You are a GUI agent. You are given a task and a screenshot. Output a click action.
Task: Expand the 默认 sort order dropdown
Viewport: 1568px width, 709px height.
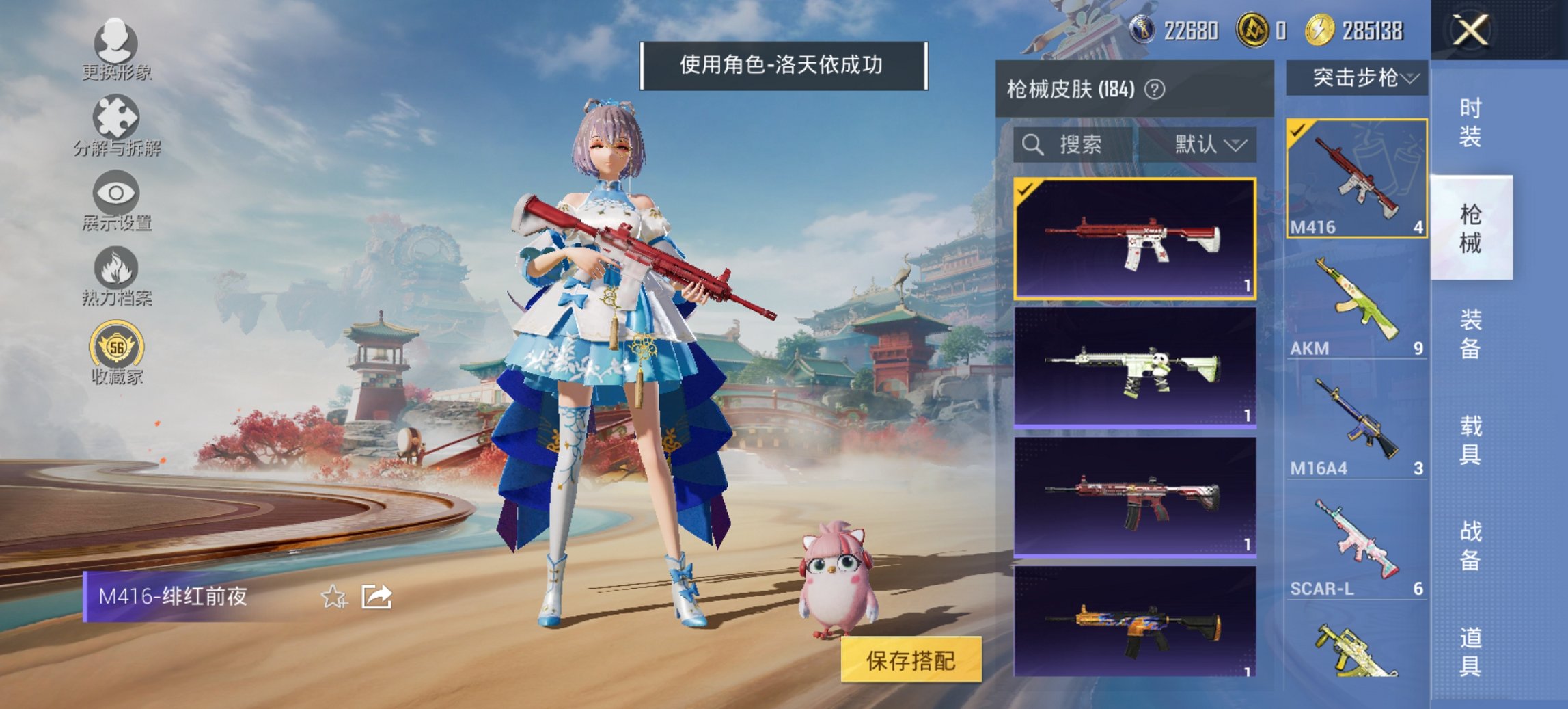tap(1207, 146)
